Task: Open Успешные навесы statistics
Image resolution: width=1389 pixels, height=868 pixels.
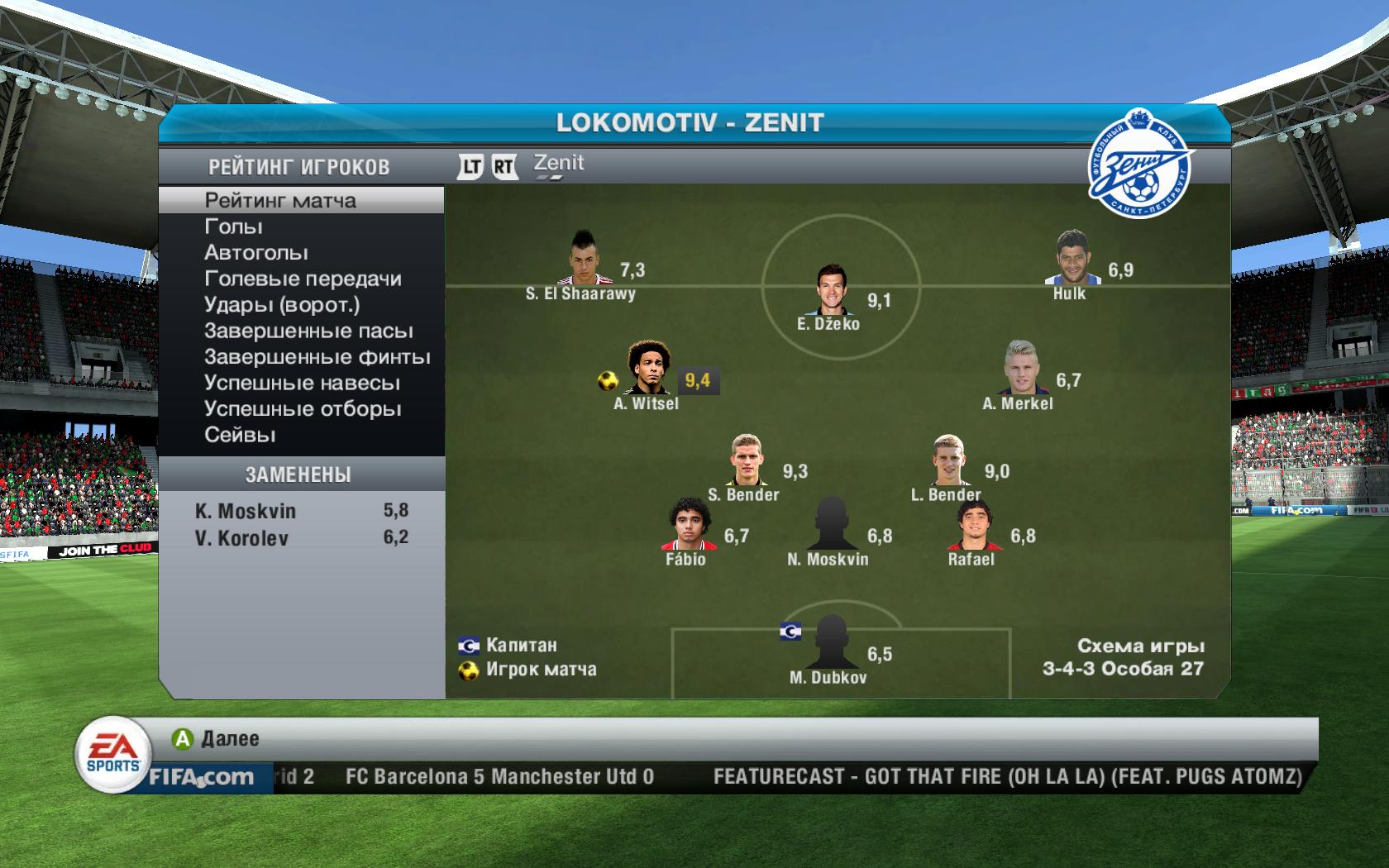Action: click(x=302, y=384)
